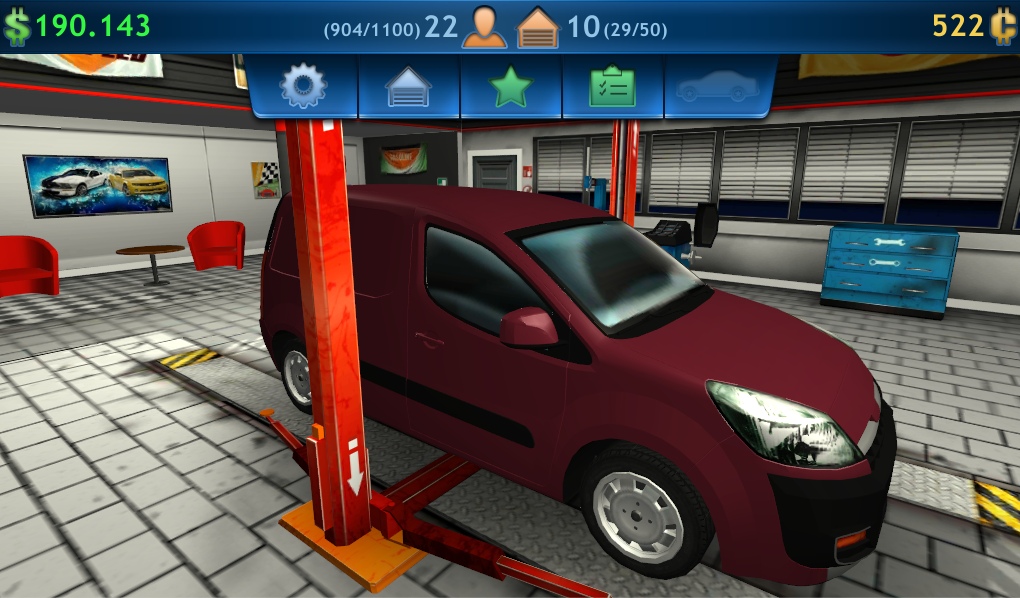The width and height of the screenshot is (1020, 598).
Task: Click the orange garage icon in top bar
Action: tap(538, 27)
